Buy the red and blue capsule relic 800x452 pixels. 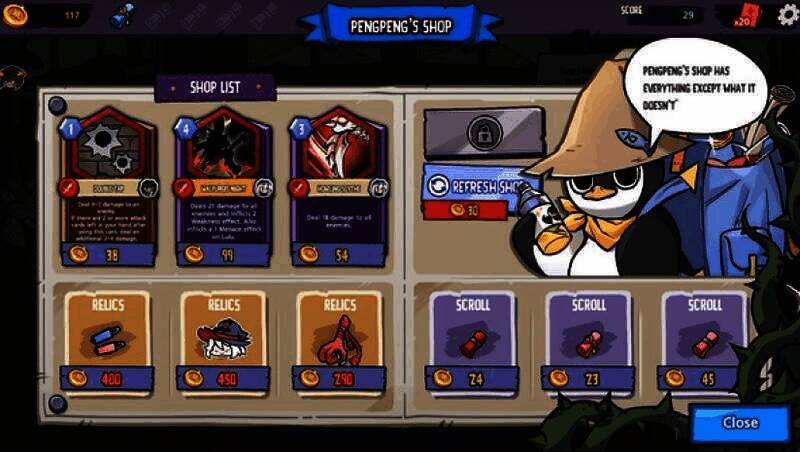108,338
